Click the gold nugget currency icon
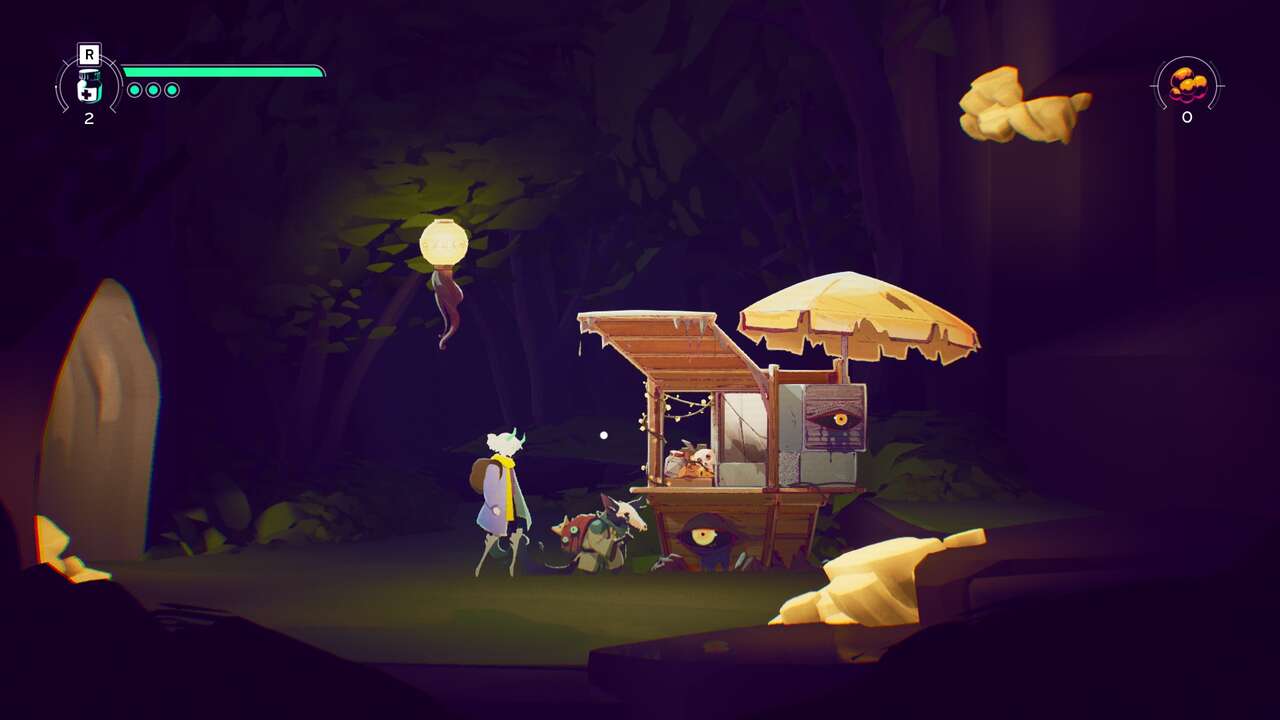The width and height of the screenshot is (1280, 720). 1187,84
